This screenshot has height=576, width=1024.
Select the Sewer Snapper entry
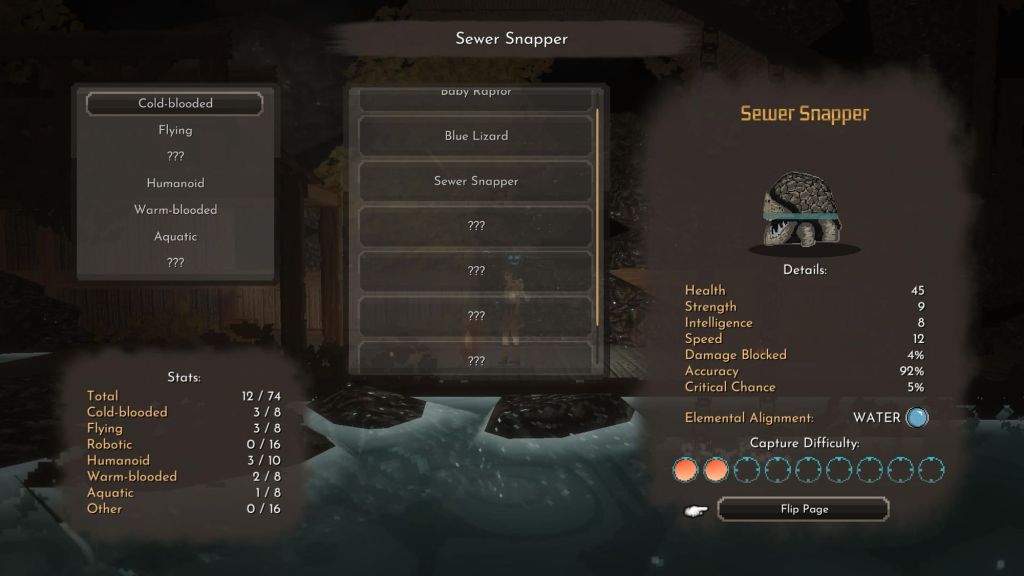click(x=476, y=181)
